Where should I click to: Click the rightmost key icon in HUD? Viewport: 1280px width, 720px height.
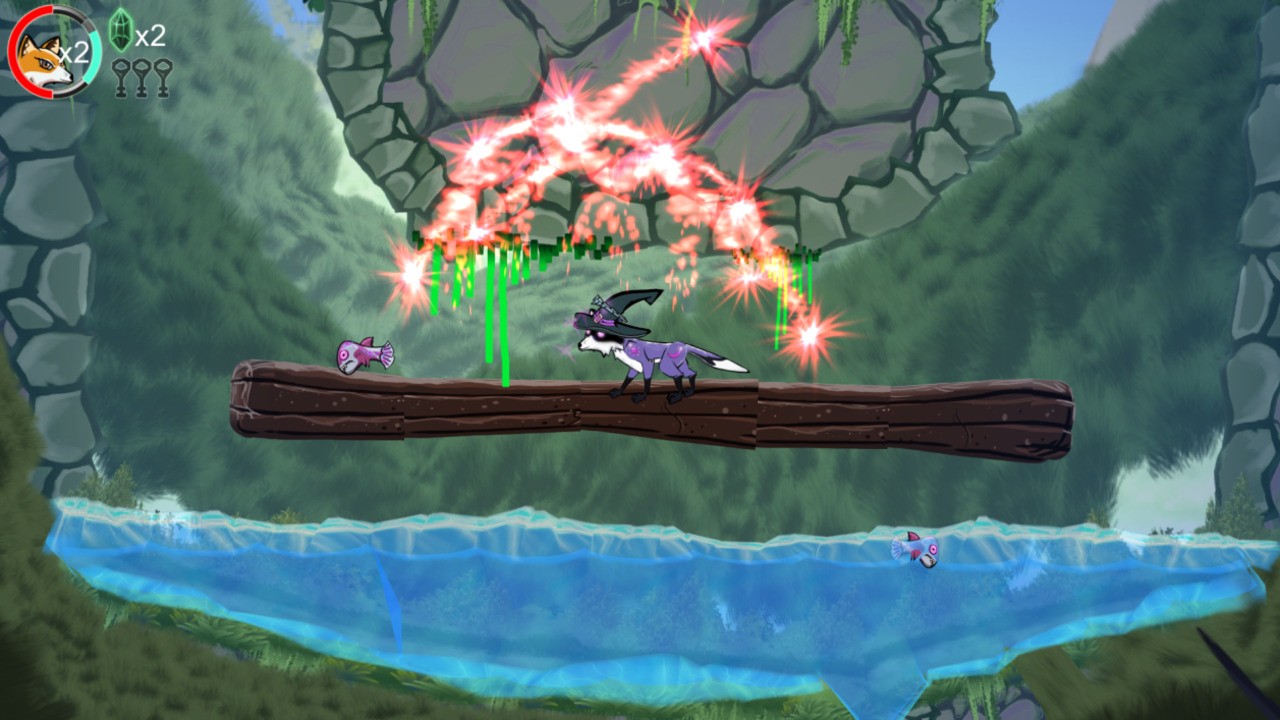tap(162, 77)
